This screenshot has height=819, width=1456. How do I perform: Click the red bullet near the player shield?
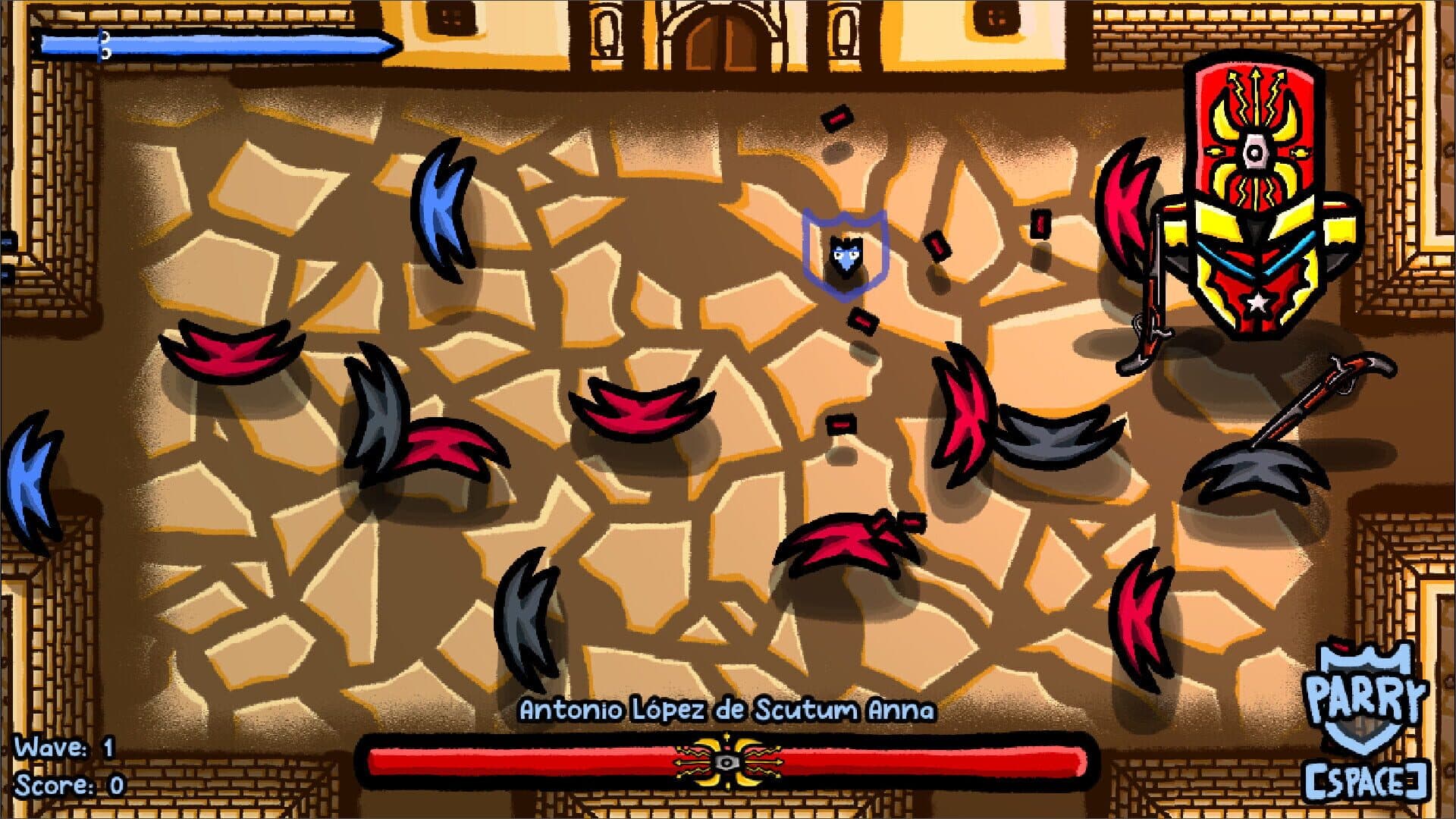pyautogui.click(x=861, y=322)
